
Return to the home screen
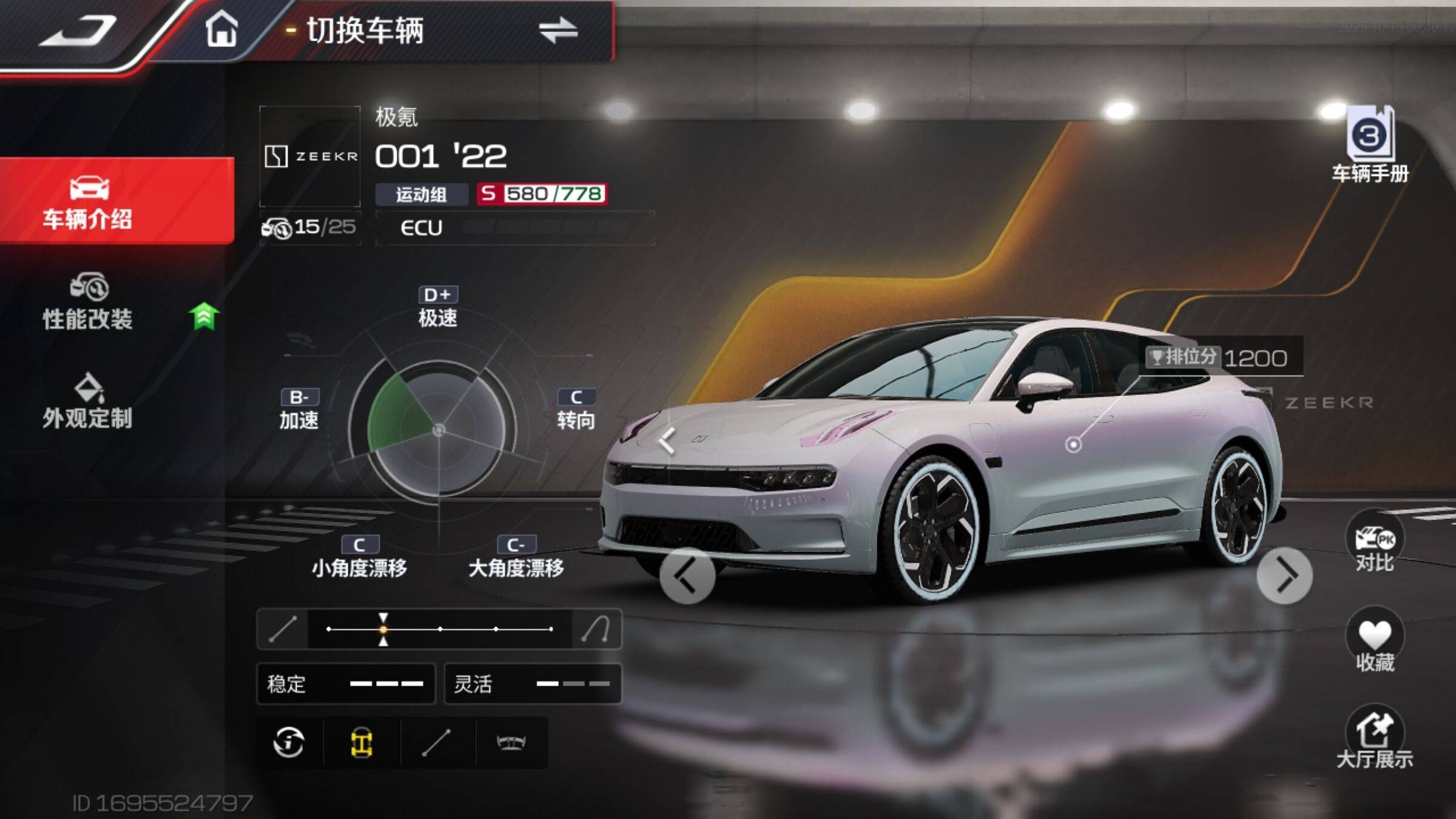coord(221,29)
